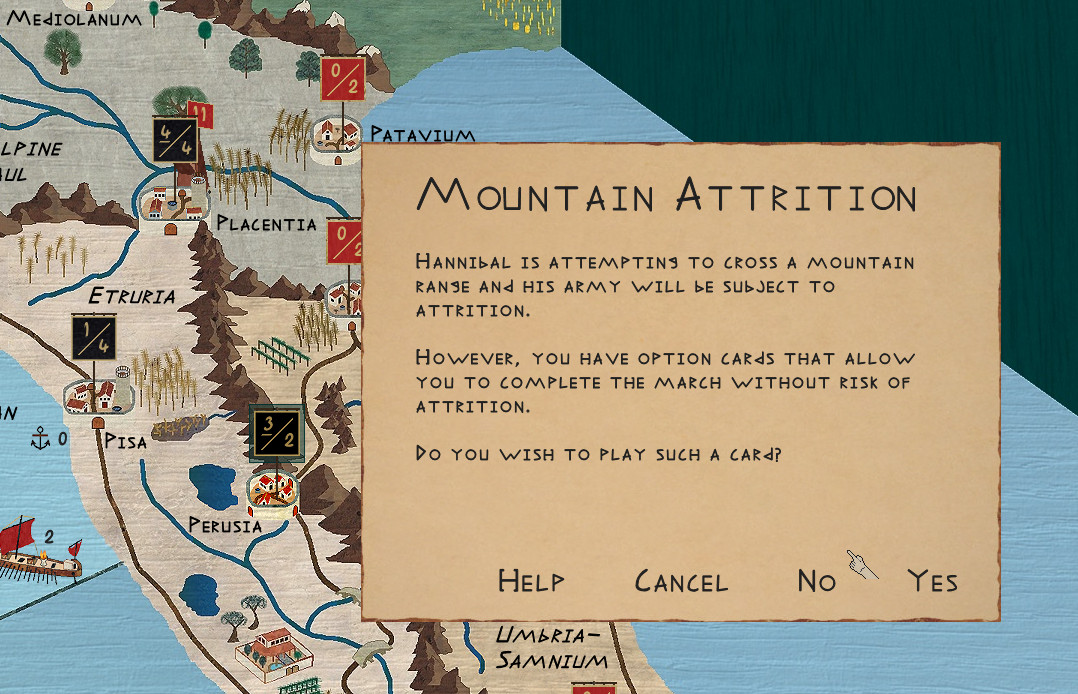The width and height of the screenshot is (1078, 694).
Task: Select the 4/4 army banner at Placentia
Action: pos(175,139)
